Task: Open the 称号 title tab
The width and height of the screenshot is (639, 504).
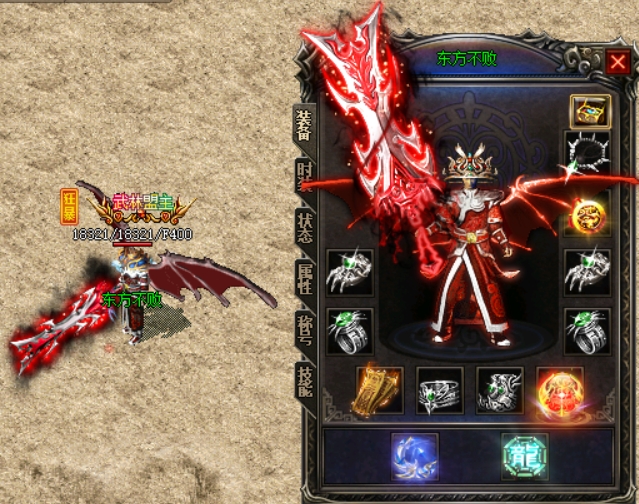Action: (x=305, y=327)
